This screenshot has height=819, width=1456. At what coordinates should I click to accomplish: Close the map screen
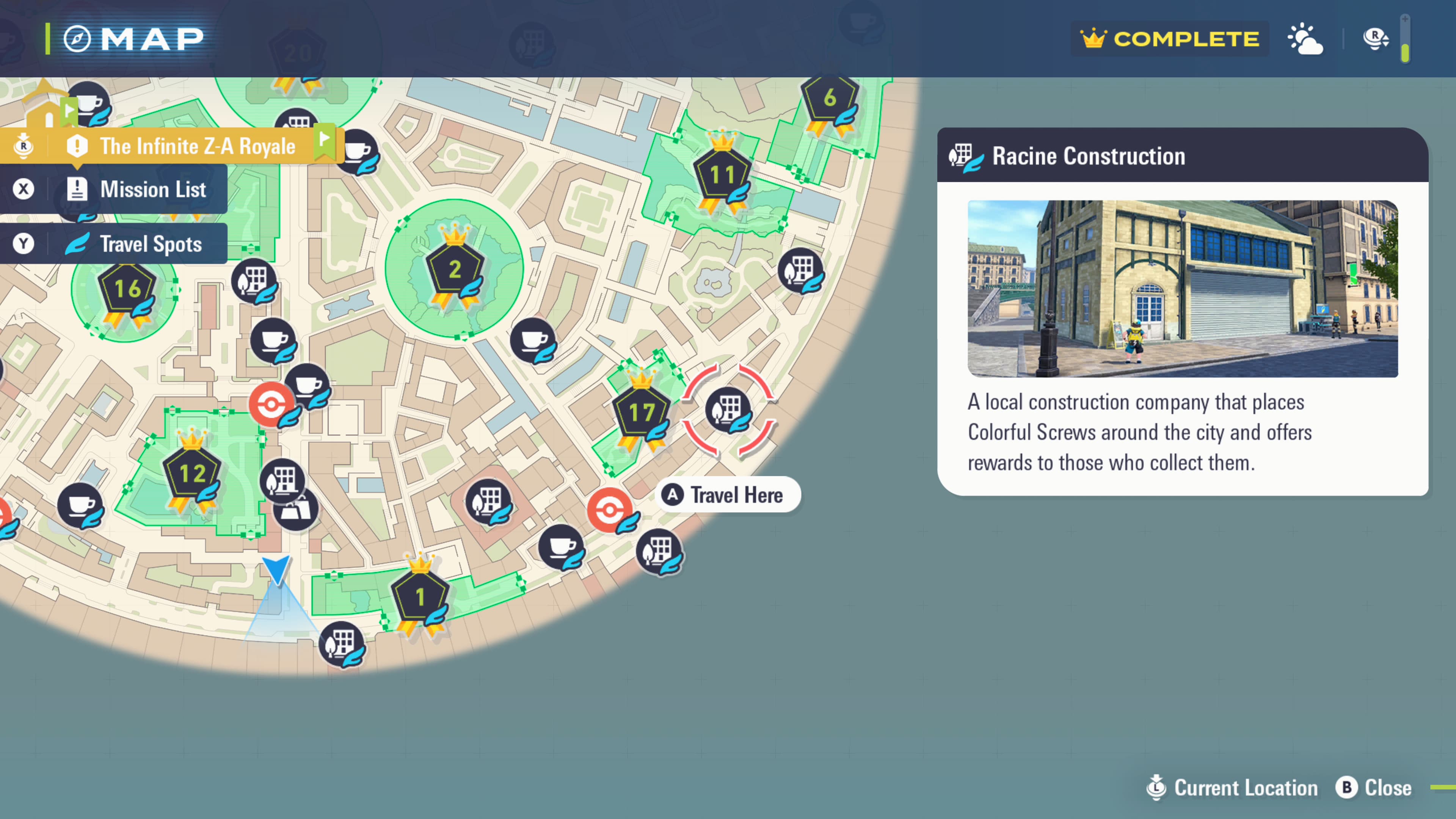click(1374, 788)
